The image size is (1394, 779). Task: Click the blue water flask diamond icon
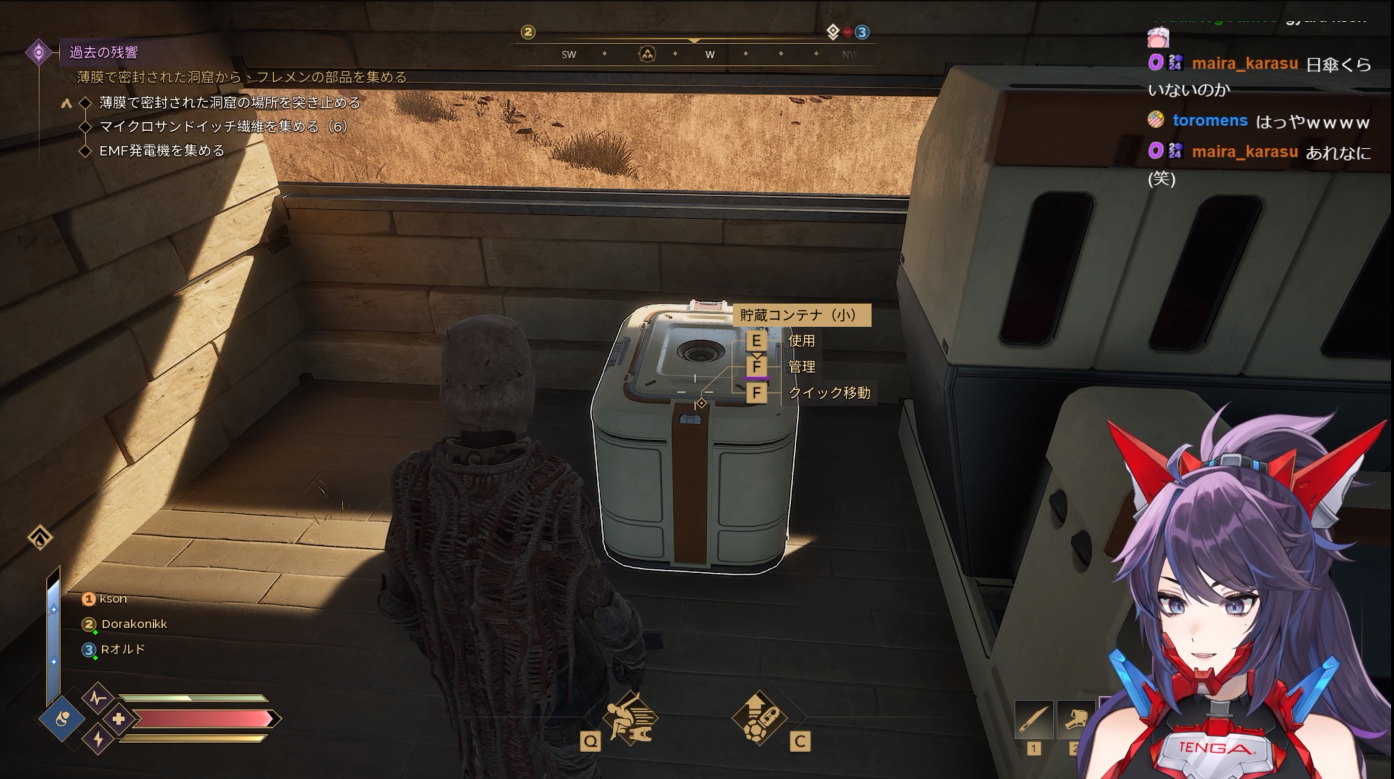62,718
